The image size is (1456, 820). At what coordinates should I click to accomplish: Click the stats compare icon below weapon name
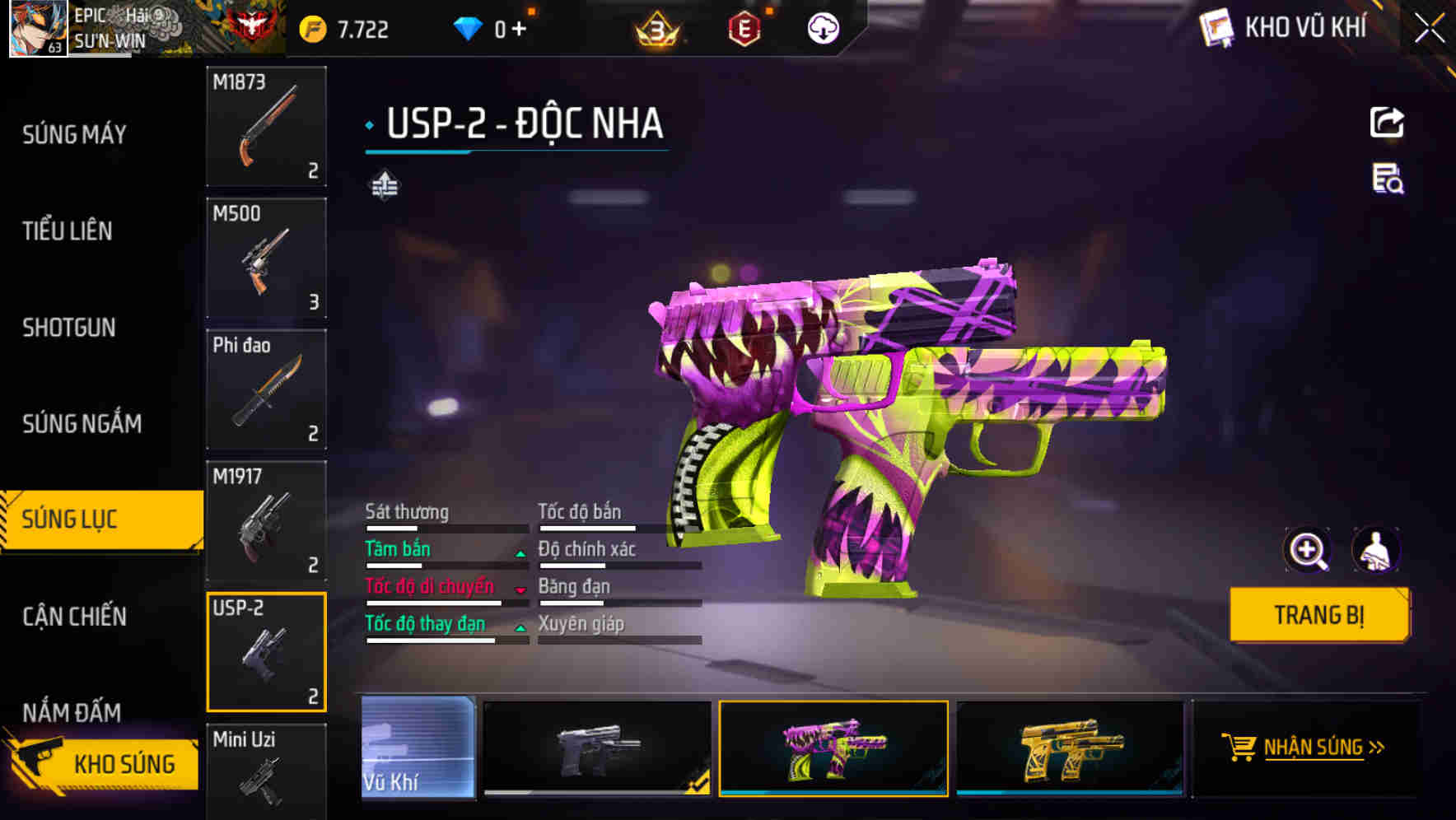(384, 184)
